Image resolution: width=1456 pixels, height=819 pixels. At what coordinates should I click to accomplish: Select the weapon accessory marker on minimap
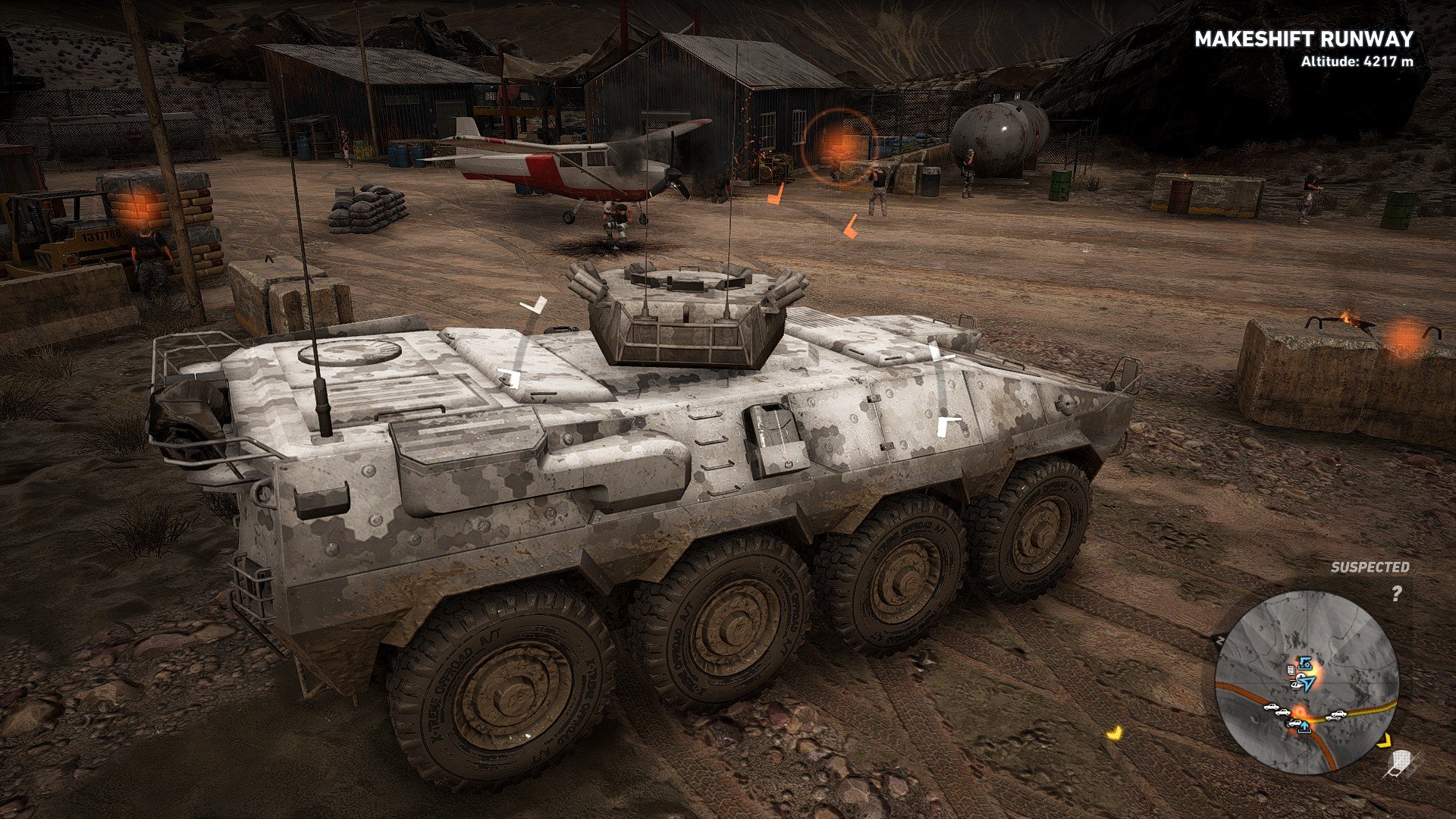click(1305, 663)
